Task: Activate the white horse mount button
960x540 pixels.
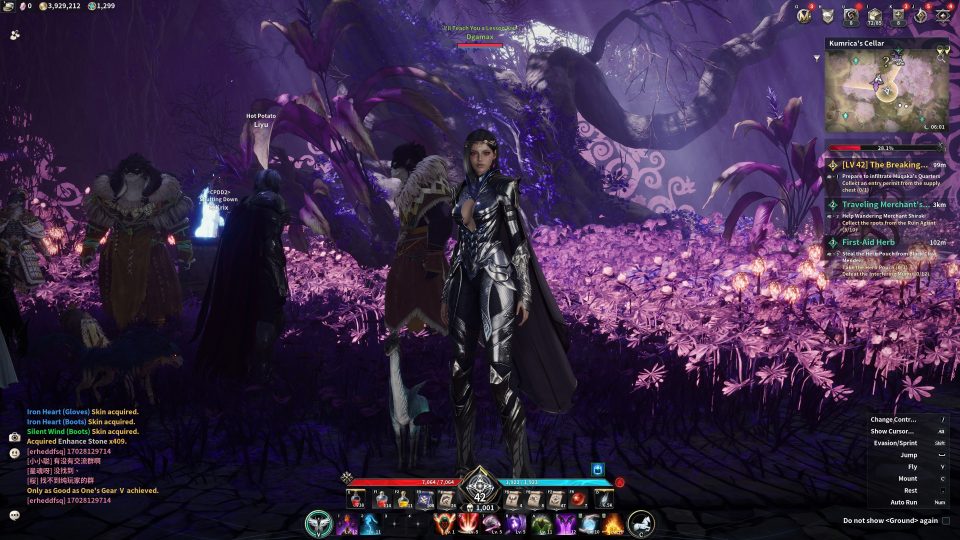Action: click(641, 523)
